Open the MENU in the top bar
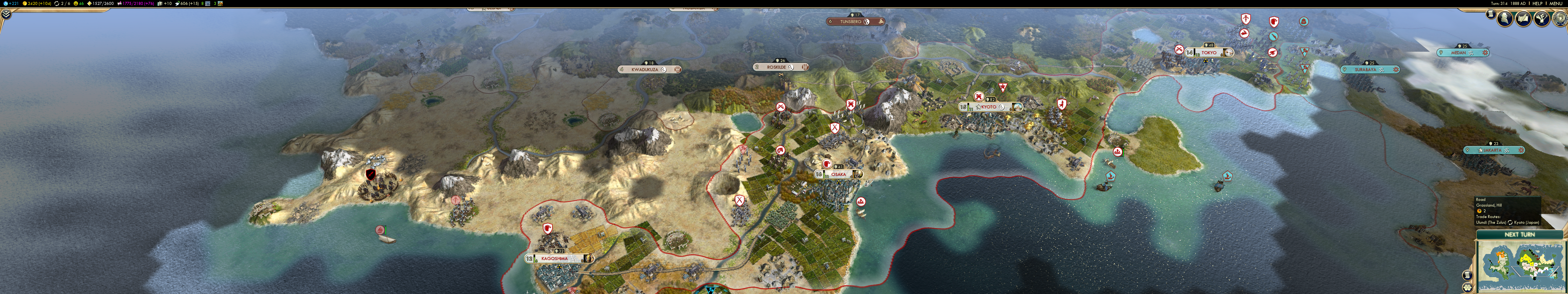Image resolution: width=1568 pixels, height=294 pixels. click(x=1556, y=4)
